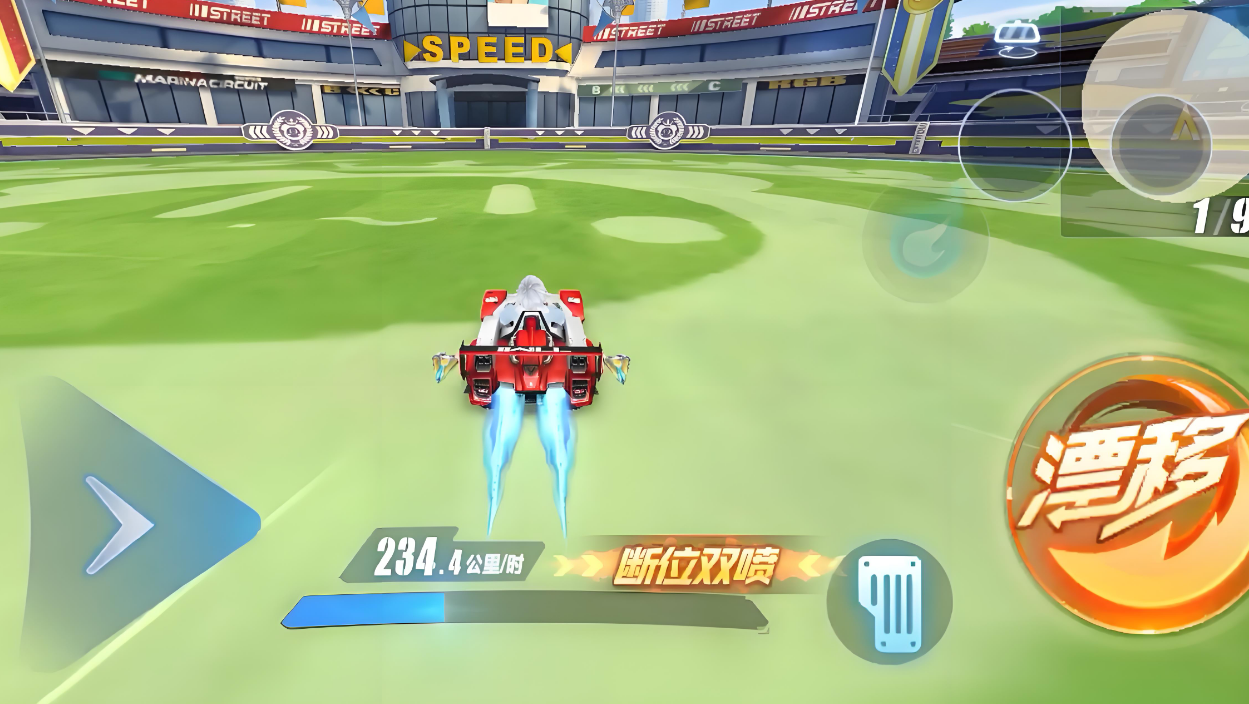Screen dimensions: 1249x704
Task: Click the car reset icon
Action: [x=1018, y=36]
